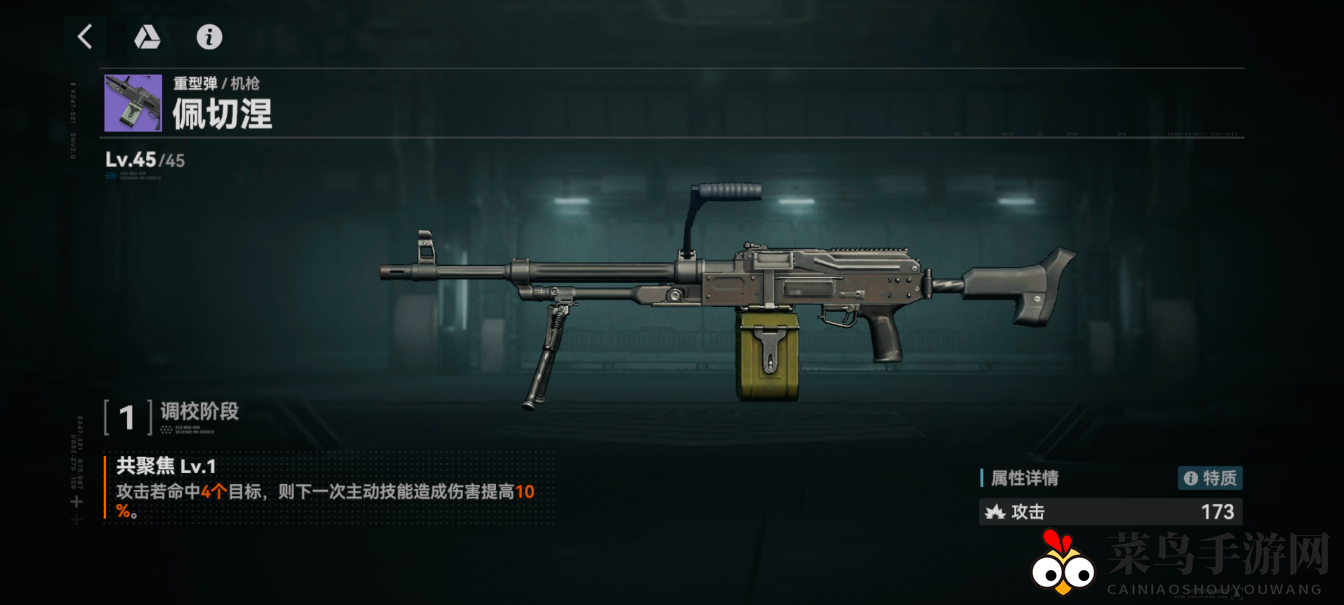This screenshot has height=605, width=1344.
Task: Open the triangle home icon
Action: [147, 38]
